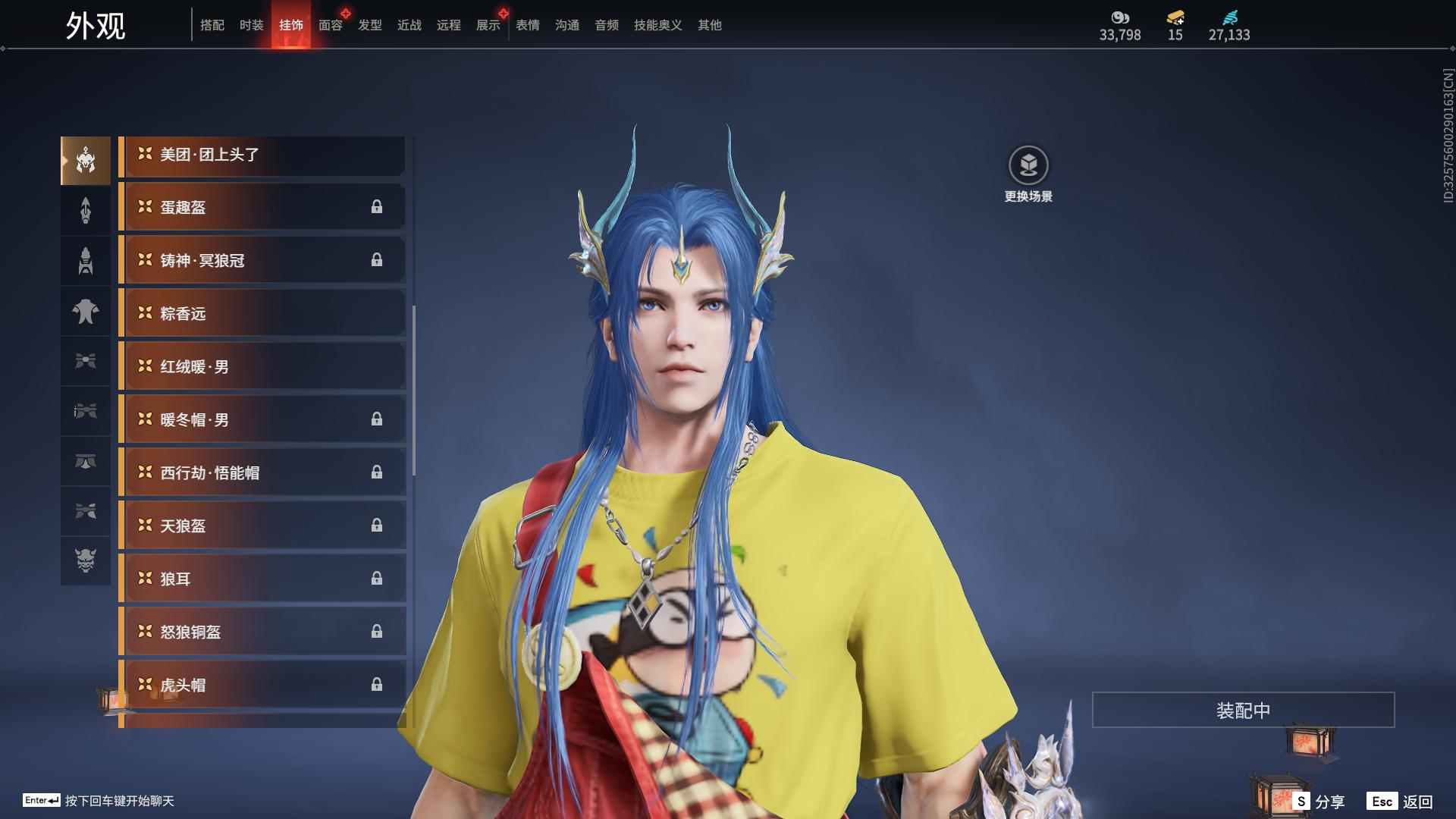Open the 时装 tab
This screenshot has width=1456, height=819.
click(252, 25)
